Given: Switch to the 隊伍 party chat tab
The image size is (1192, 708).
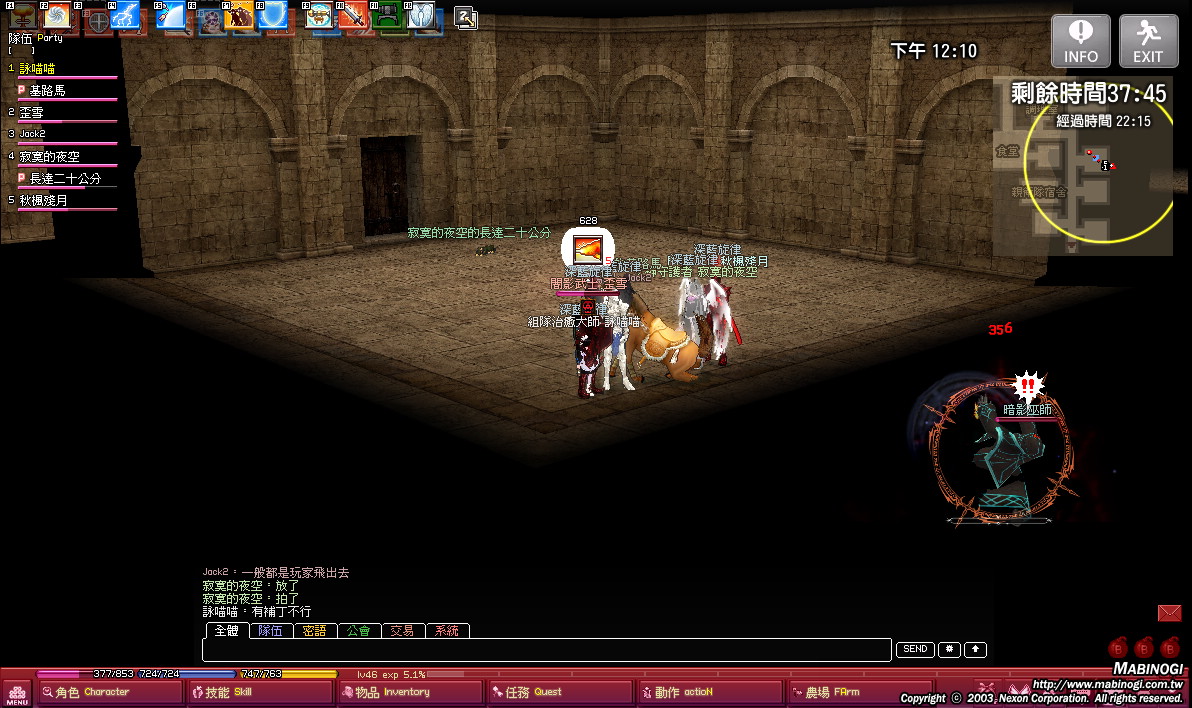Looking at the screenshot, I should pyautogui.click(x=270, y=631).
